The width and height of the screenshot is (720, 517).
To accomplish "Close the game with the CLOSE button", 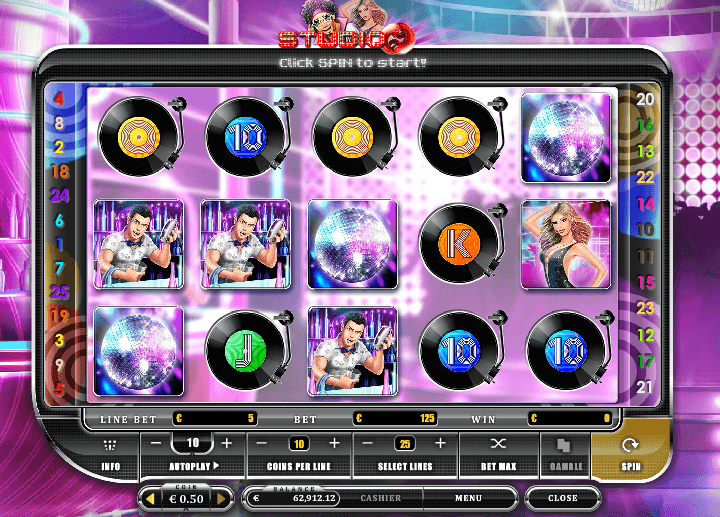I will coord(562,498).
